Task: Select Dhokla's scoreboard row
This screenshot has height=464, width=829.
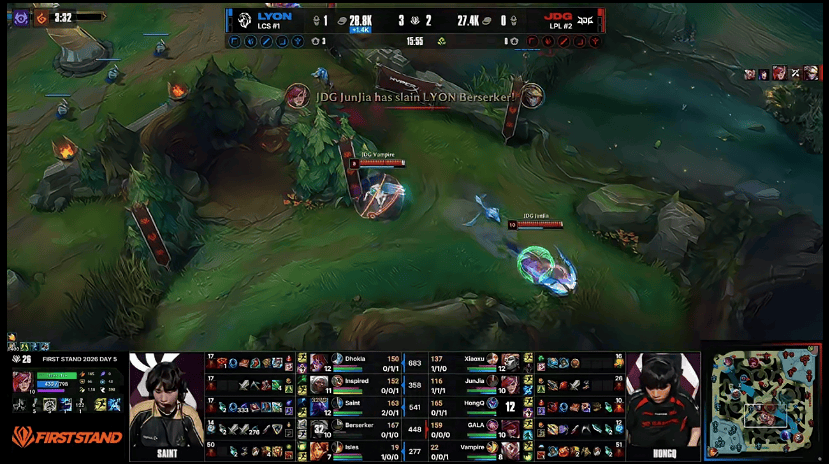Action: (355, 361)
